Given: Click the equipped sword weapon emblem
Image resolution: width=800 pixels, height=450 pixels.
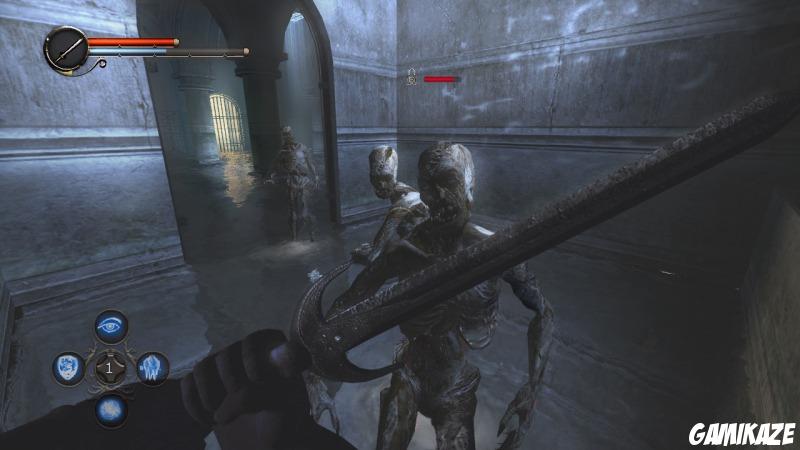Looking at the screenshot, I should tap(67, 47).
